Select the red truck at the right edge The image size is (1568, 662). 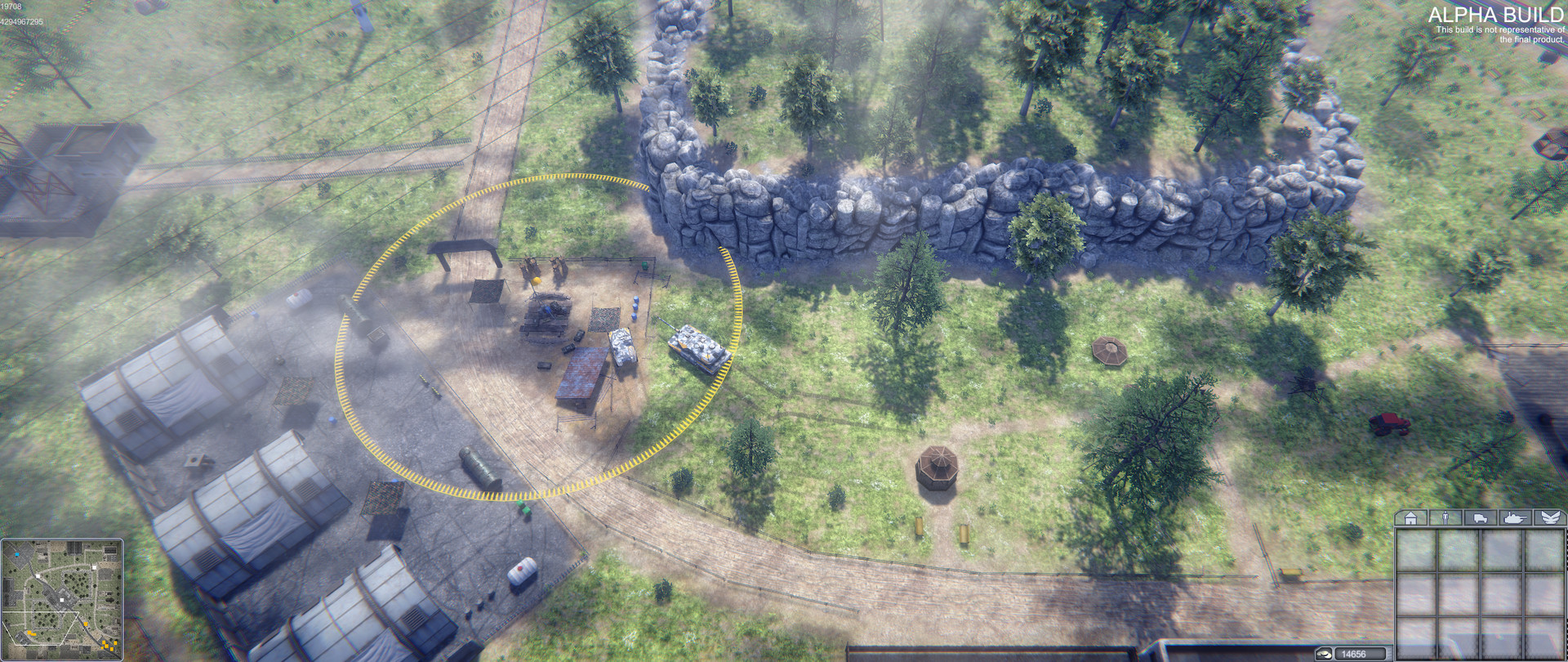click(1390, 422)
